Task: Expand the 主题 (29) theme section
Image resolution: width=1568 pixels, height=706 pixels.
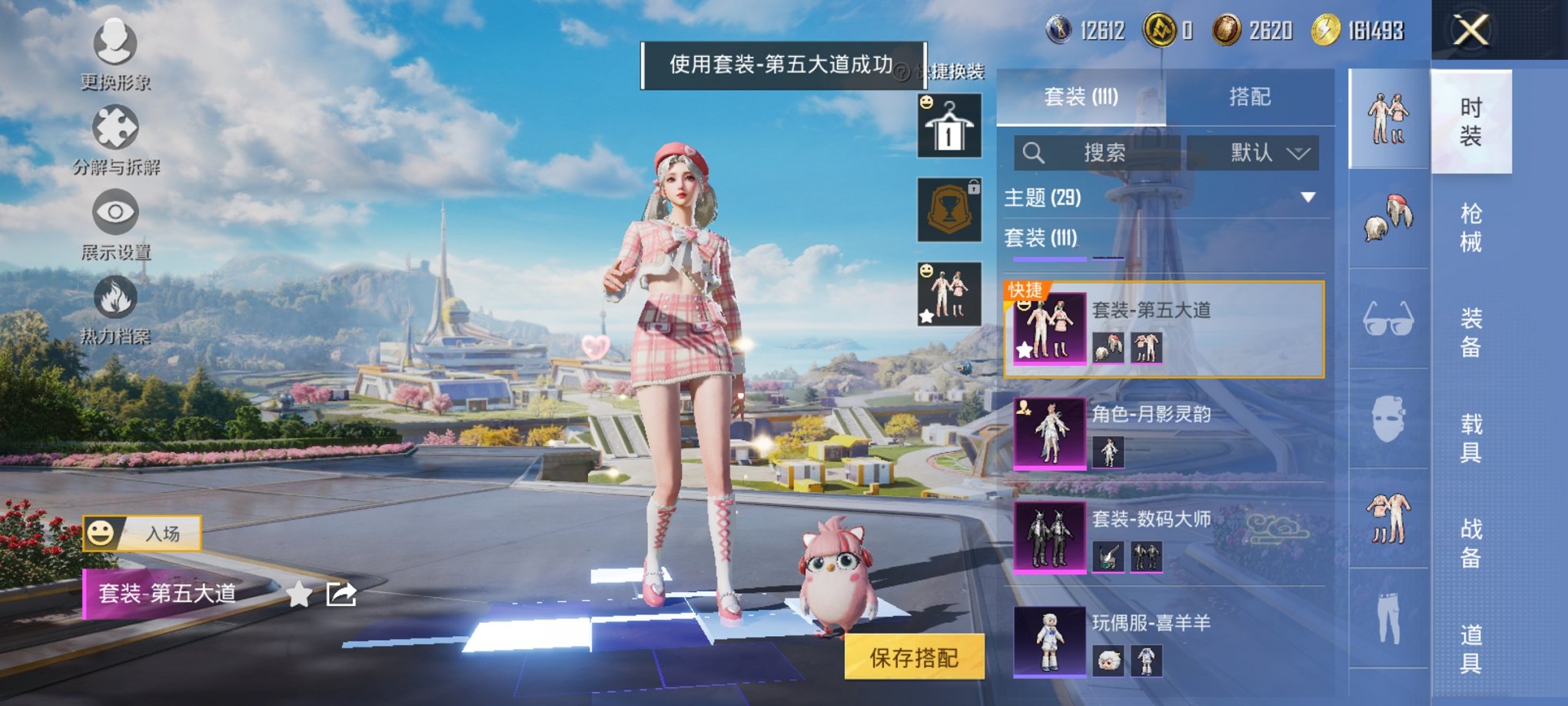Action: point(1307,198)
